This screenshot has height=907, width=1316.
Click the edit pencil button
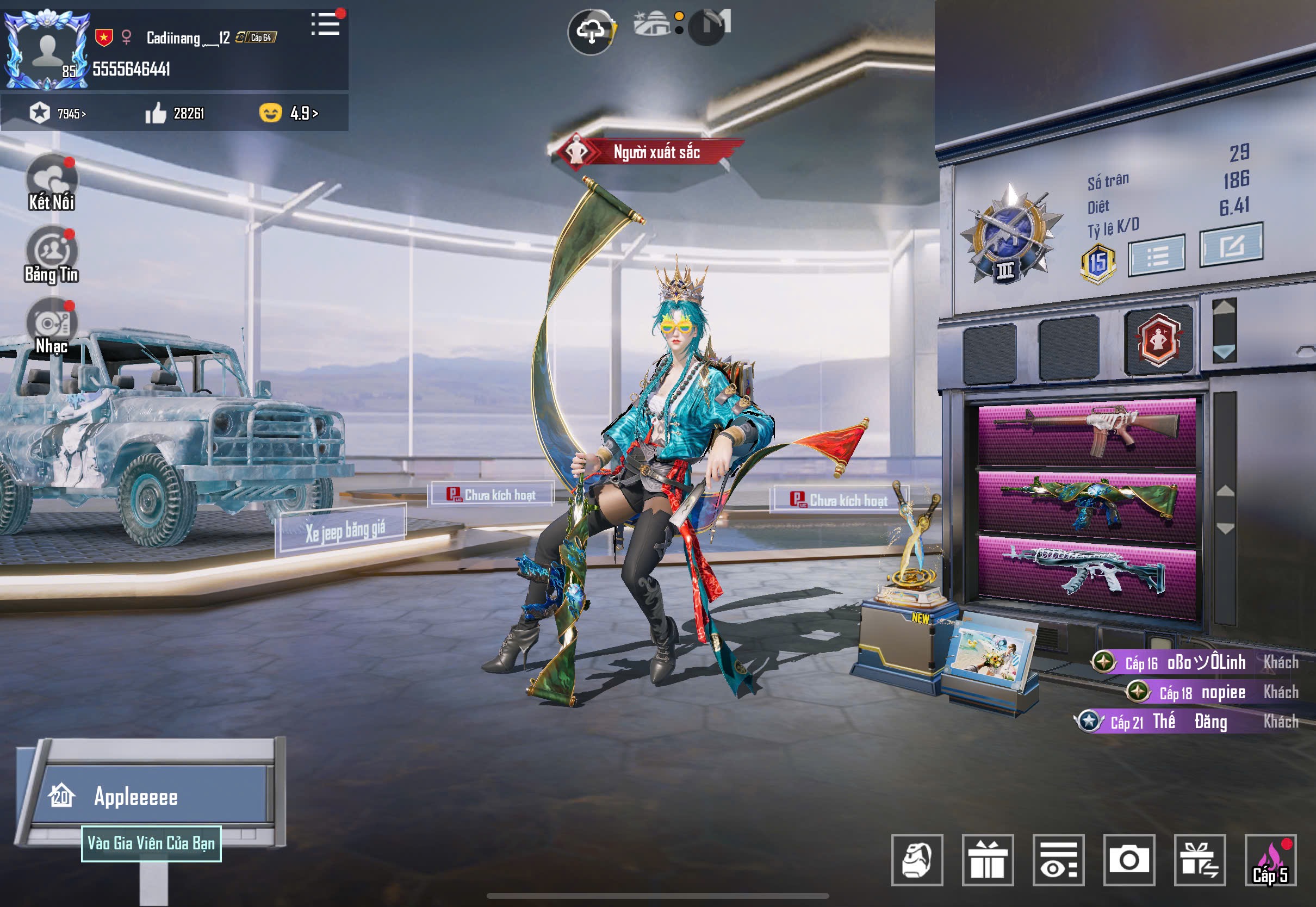pyautogui.click(x=1231, y=245)
